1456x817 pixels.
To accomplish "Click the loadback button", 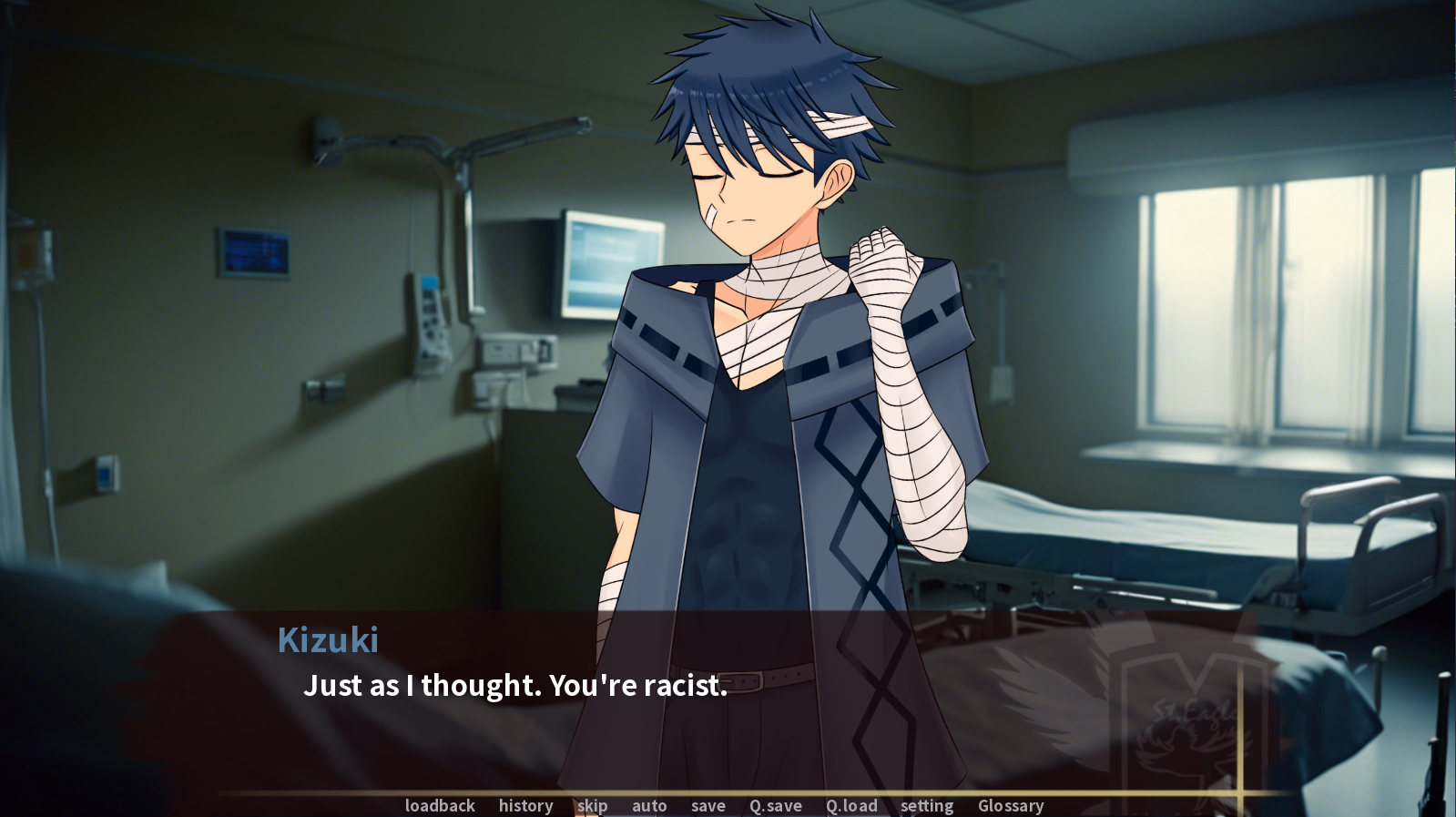I will (440, 806).
